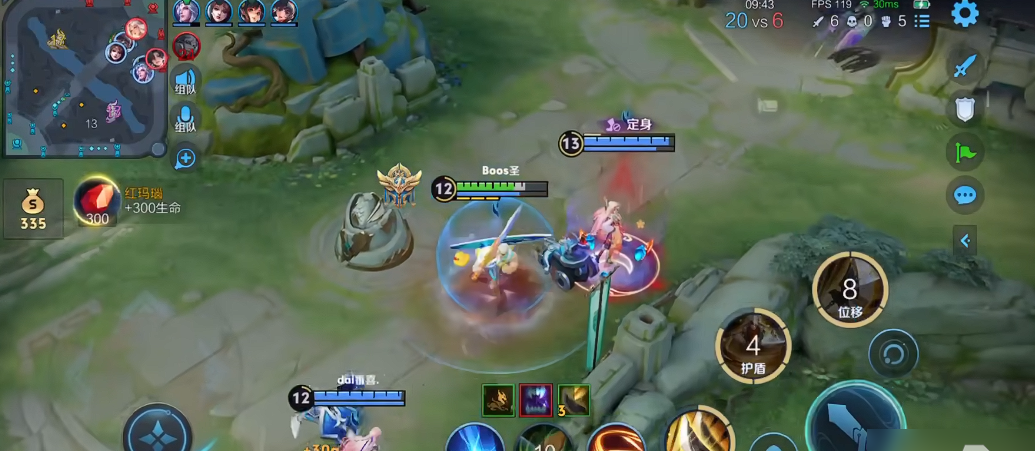This screenshot has width=1035, height=451.
Task: Tap the blue sword attack signal
Action: pos(964,66)
